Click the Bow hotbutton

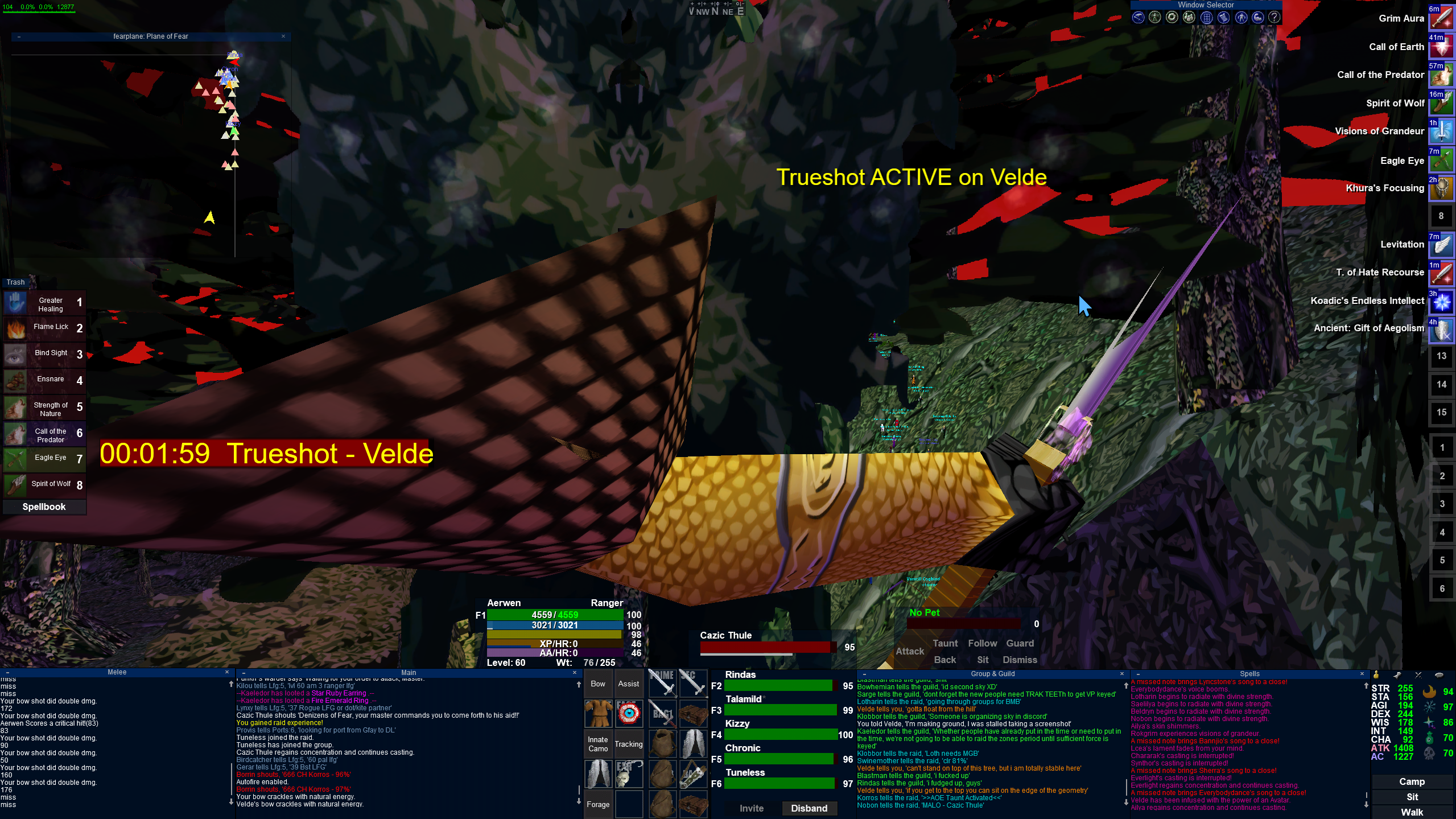(x=598, y=684)
